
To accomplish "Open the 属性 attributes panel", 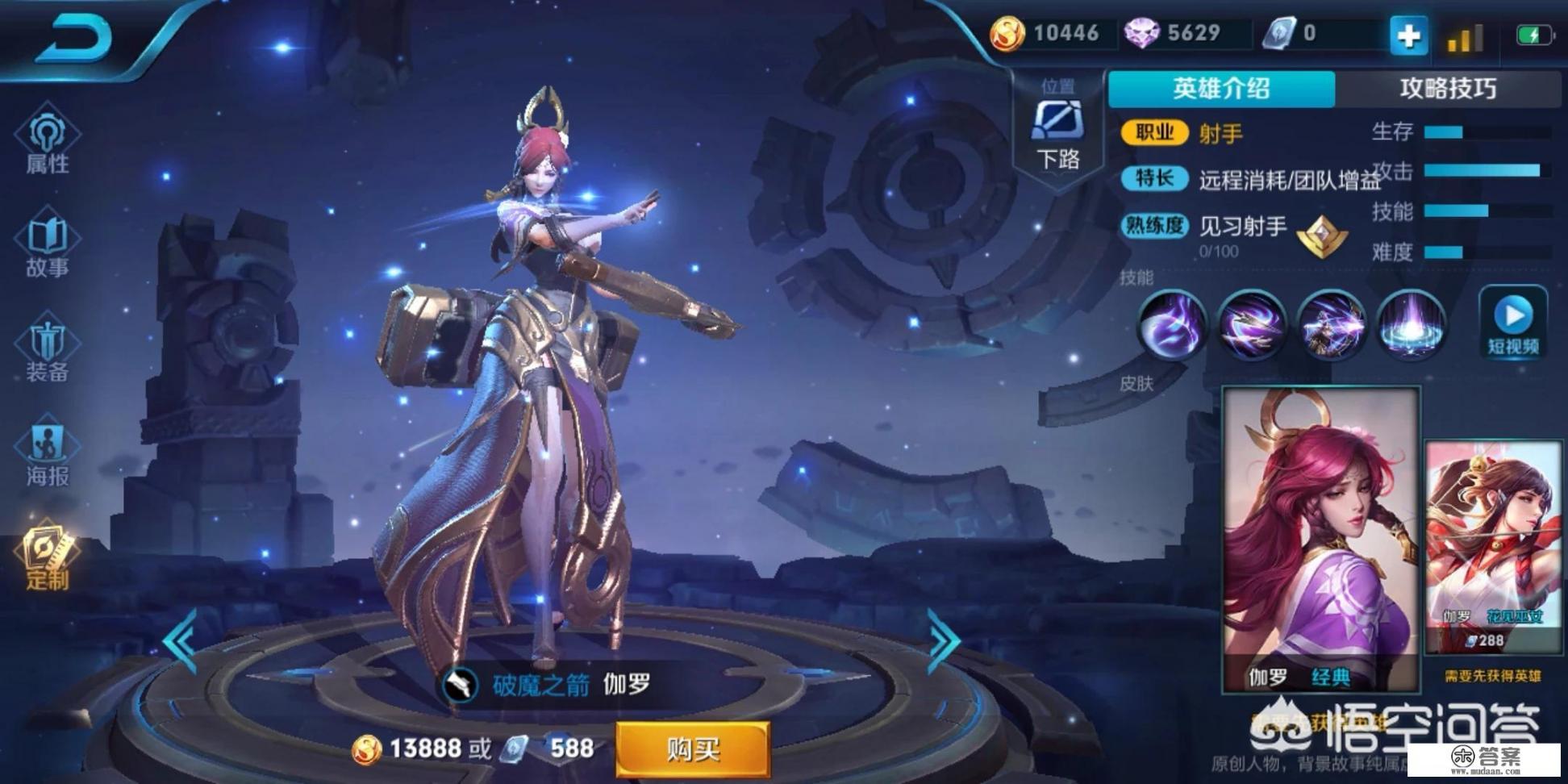I will [48, 140].
